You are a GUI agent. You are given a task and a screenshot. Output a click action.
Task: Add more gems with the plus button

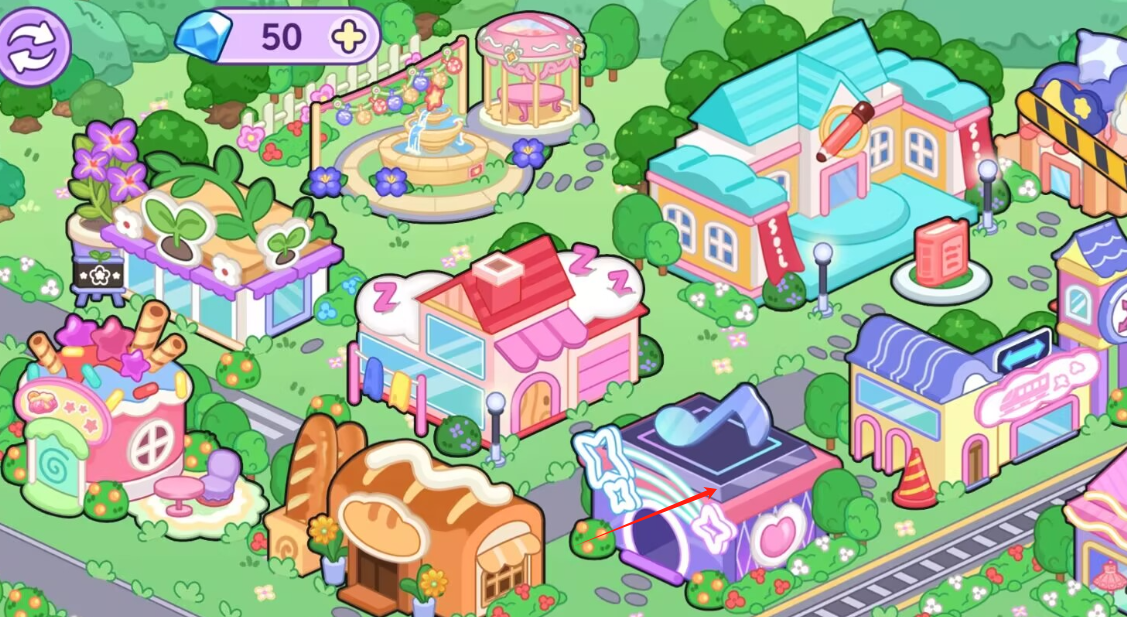click(349, 37)
